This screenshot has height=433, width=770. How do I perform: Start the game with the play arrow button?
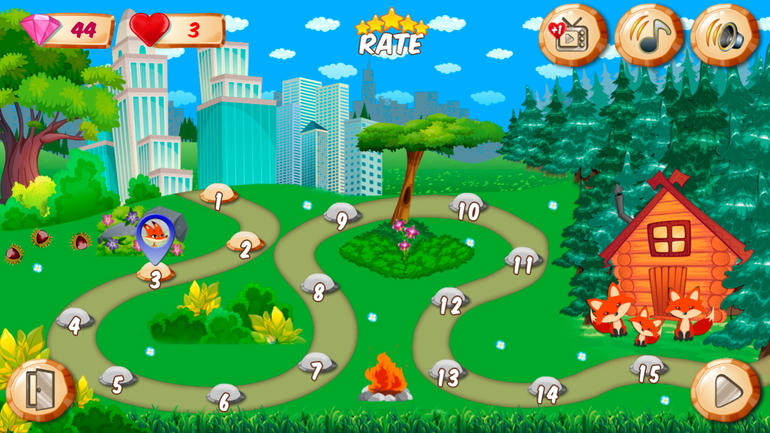pyautogui.click(x=726, y=390)
